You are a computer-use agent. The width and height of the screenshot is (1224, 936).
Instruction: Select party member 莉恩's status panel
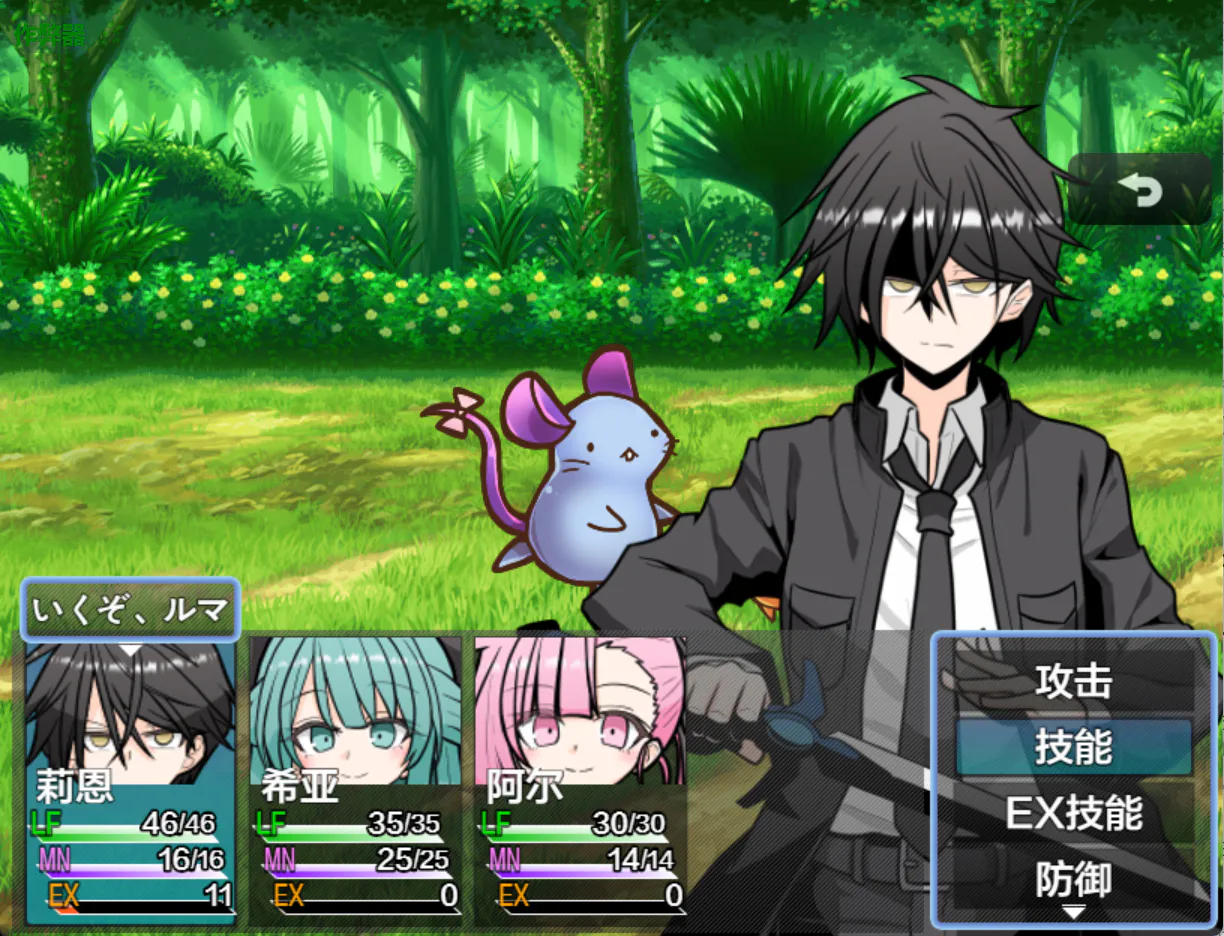click(x=130, y=780)
